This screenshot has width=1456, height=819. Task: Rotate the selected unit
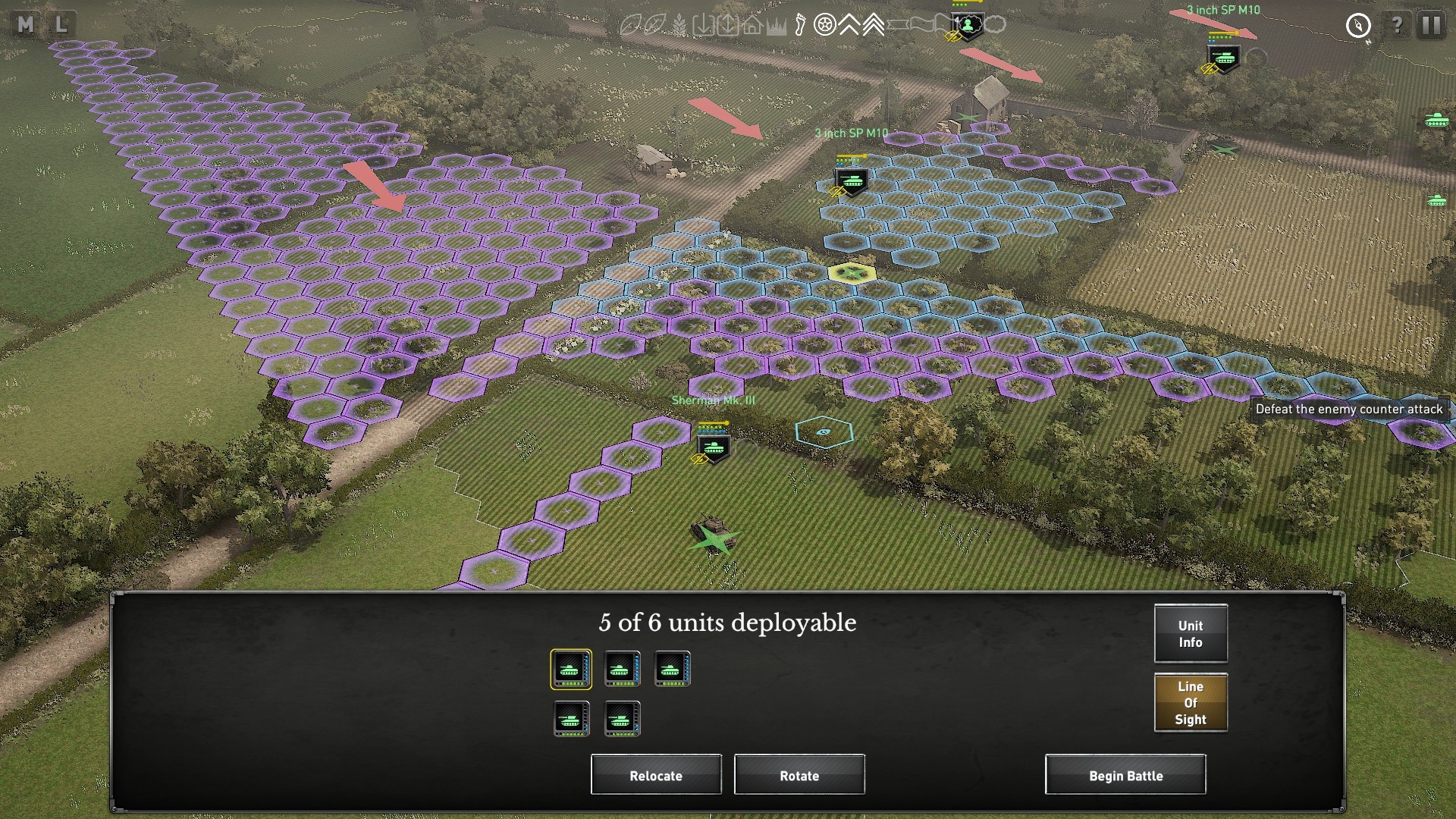point(799,775)
